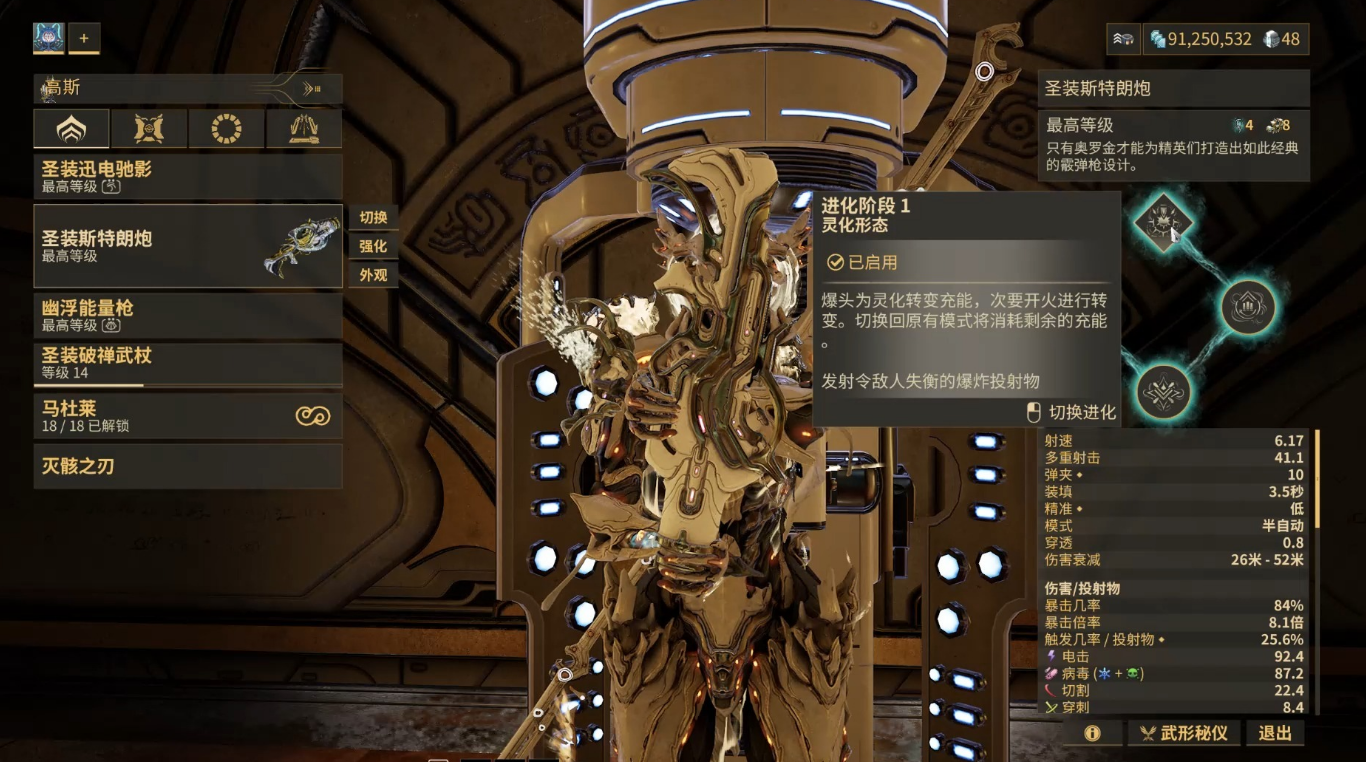Open the 强化 upgrade screen
The image size is (1366, 762).
pyautogui.click(x=373, y=246)
